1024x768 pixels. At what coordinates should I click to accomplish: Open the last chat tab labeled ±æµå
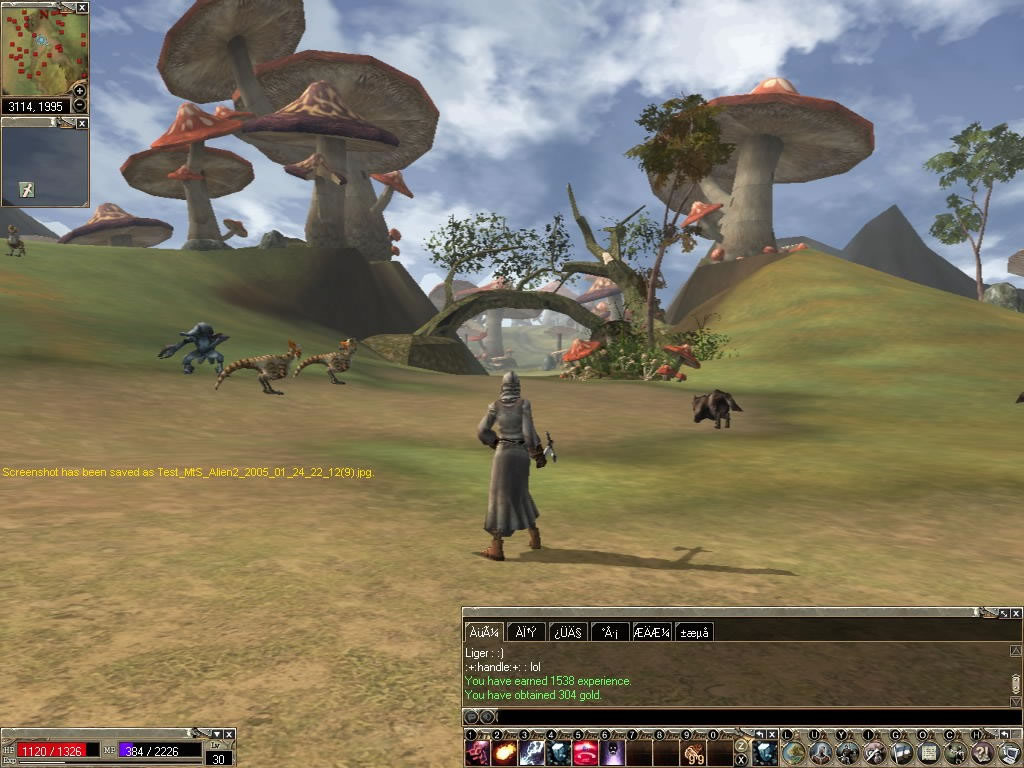694,632
